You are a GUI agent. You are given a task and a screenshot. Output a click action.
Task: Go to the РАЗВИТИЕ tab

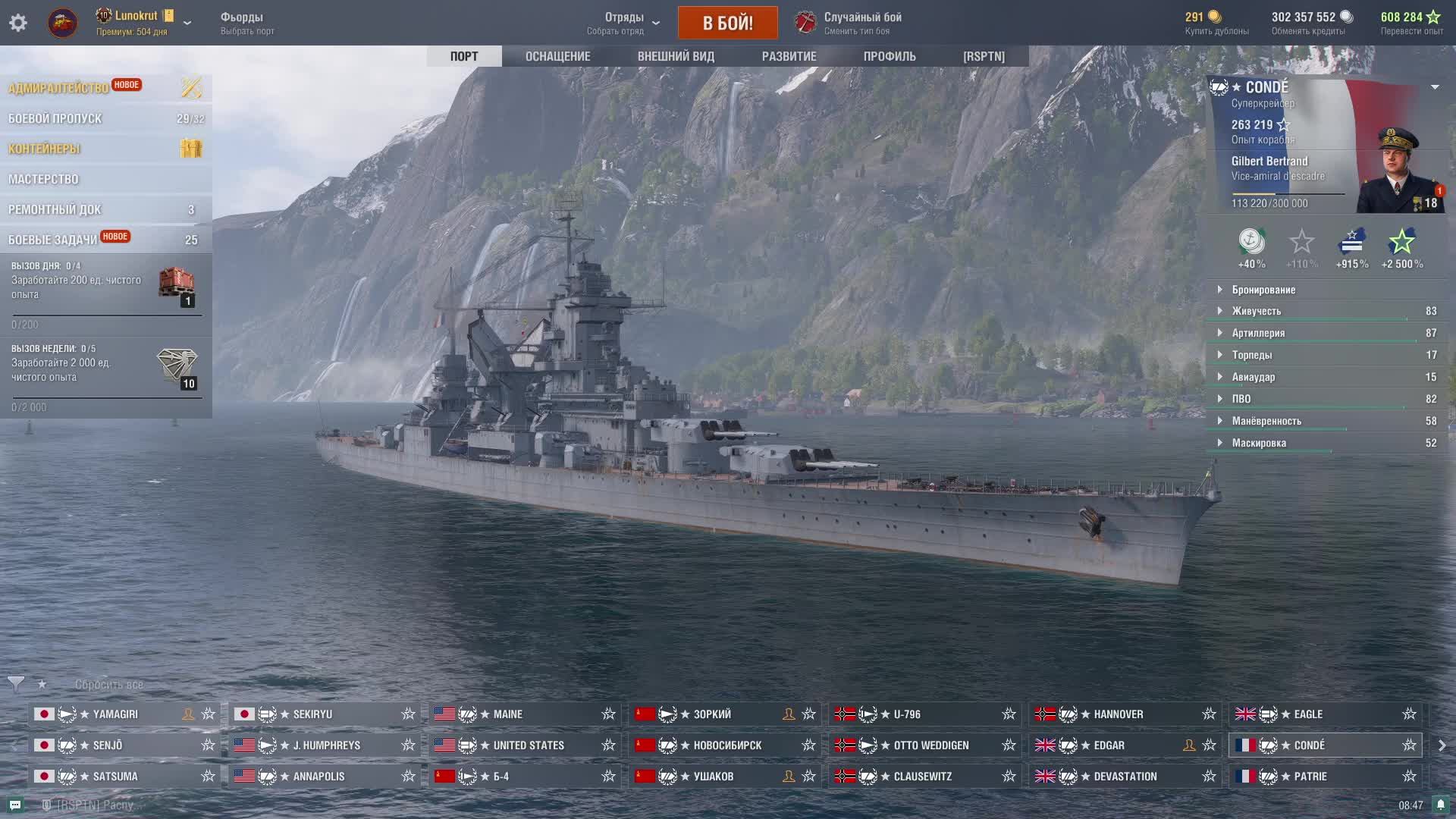(789, 56)
